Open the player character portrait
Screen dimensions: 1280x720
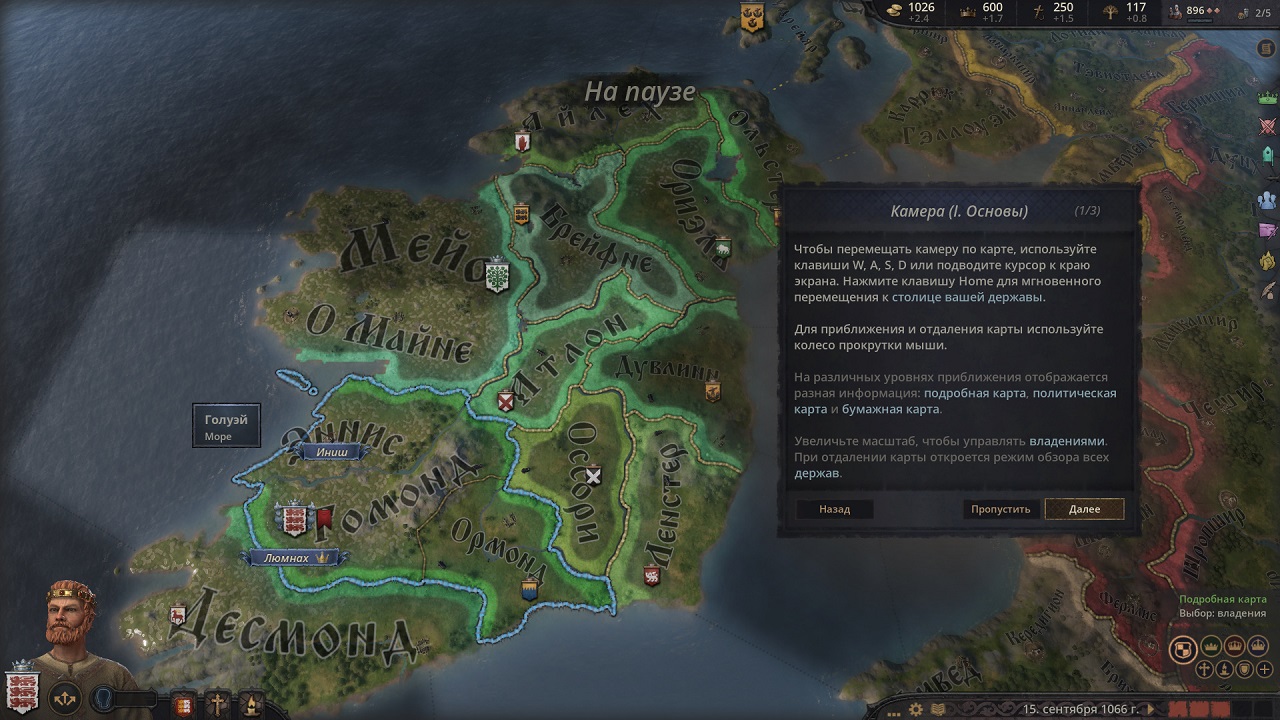click(x=73, y=625)
